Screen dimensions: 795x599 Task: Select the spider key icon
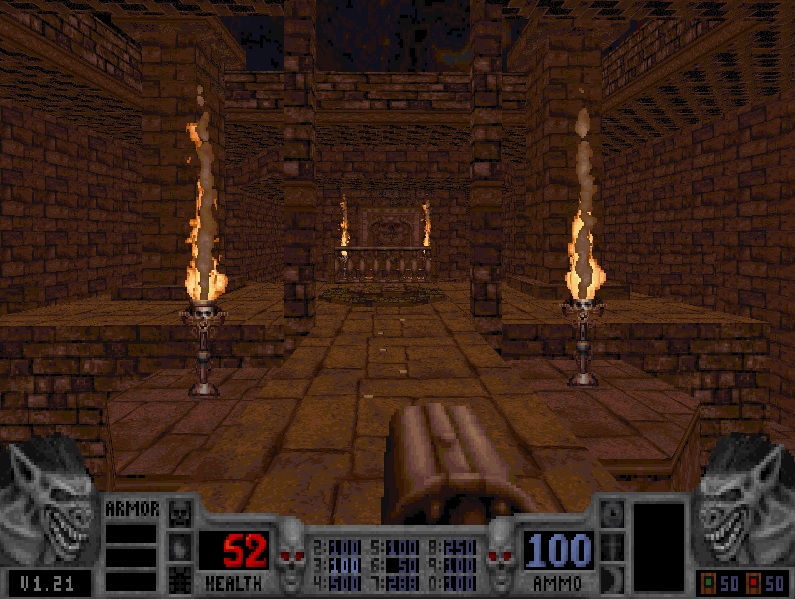(180, 579)
